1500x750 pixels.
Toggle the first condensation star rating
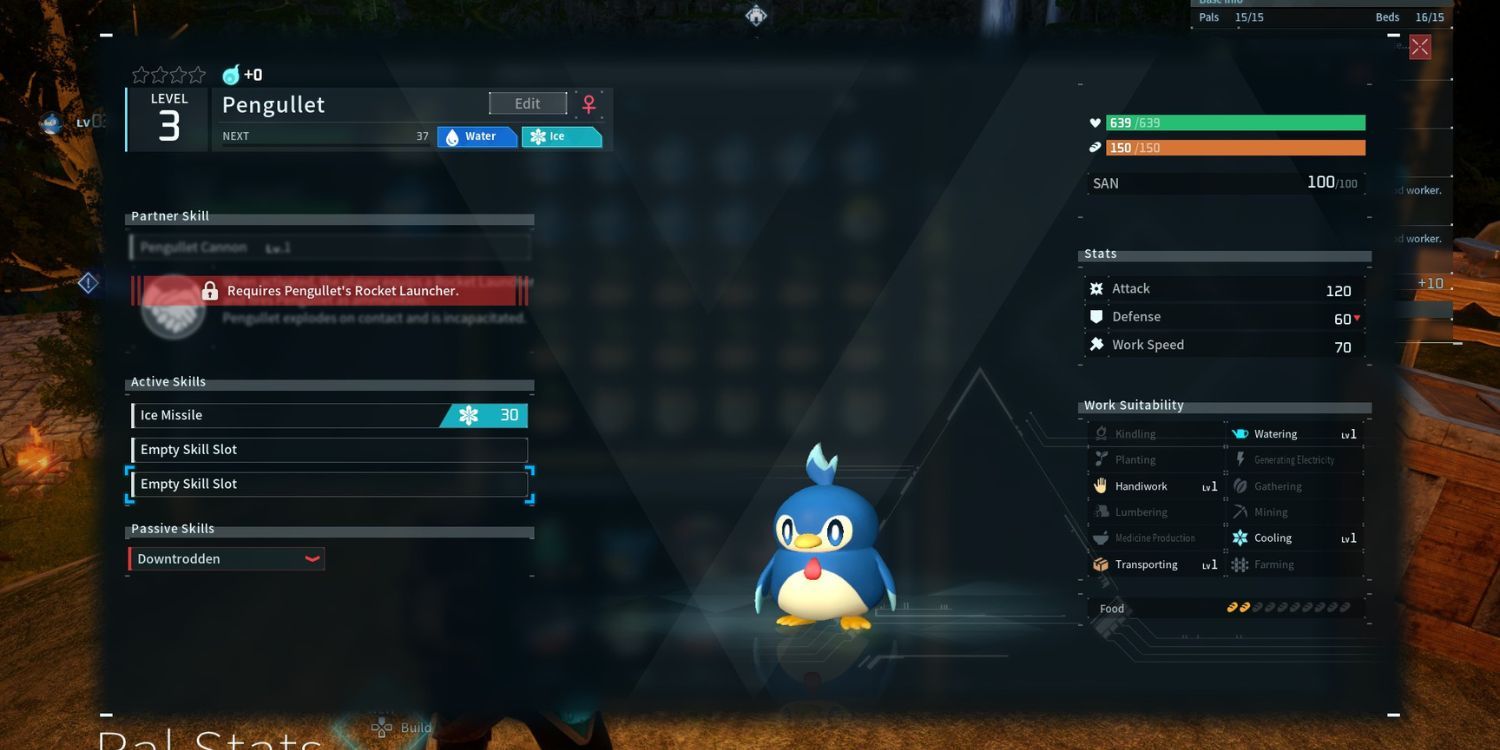click(x=139, y=74)
